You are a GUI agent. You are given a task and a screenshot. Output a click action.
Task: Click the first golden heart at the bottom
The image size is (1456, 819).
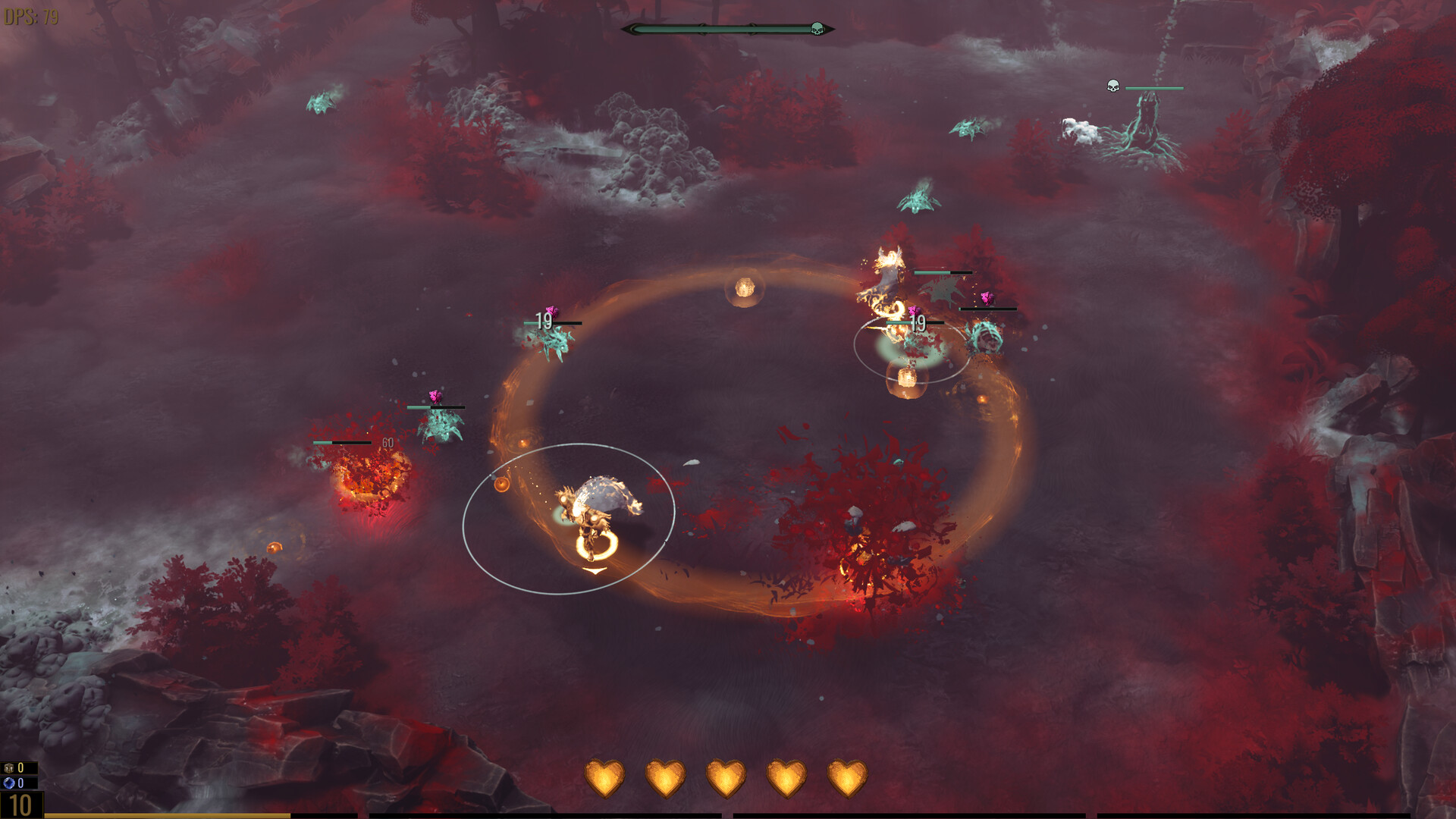pos(604,777)
